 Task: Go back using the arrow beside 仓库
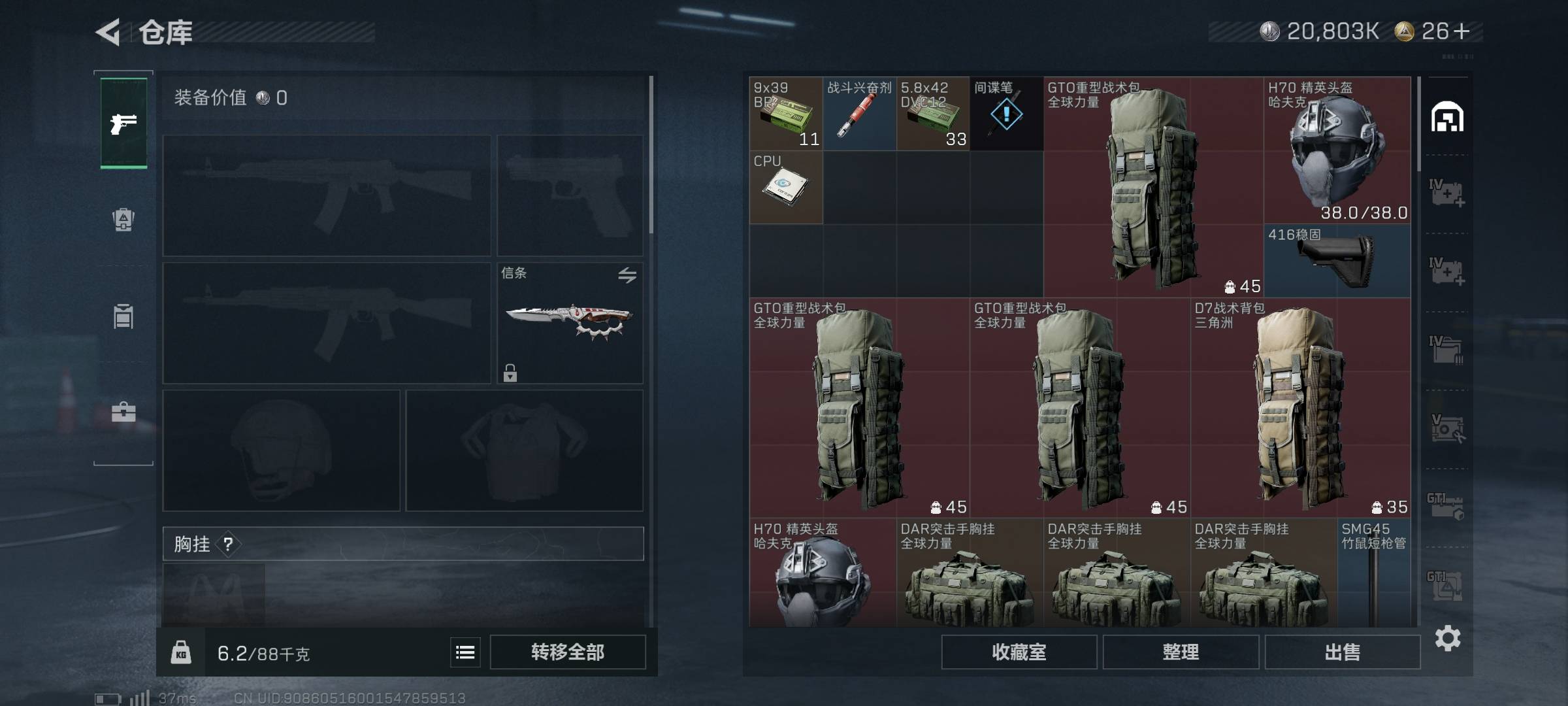(x=108, y=32)
